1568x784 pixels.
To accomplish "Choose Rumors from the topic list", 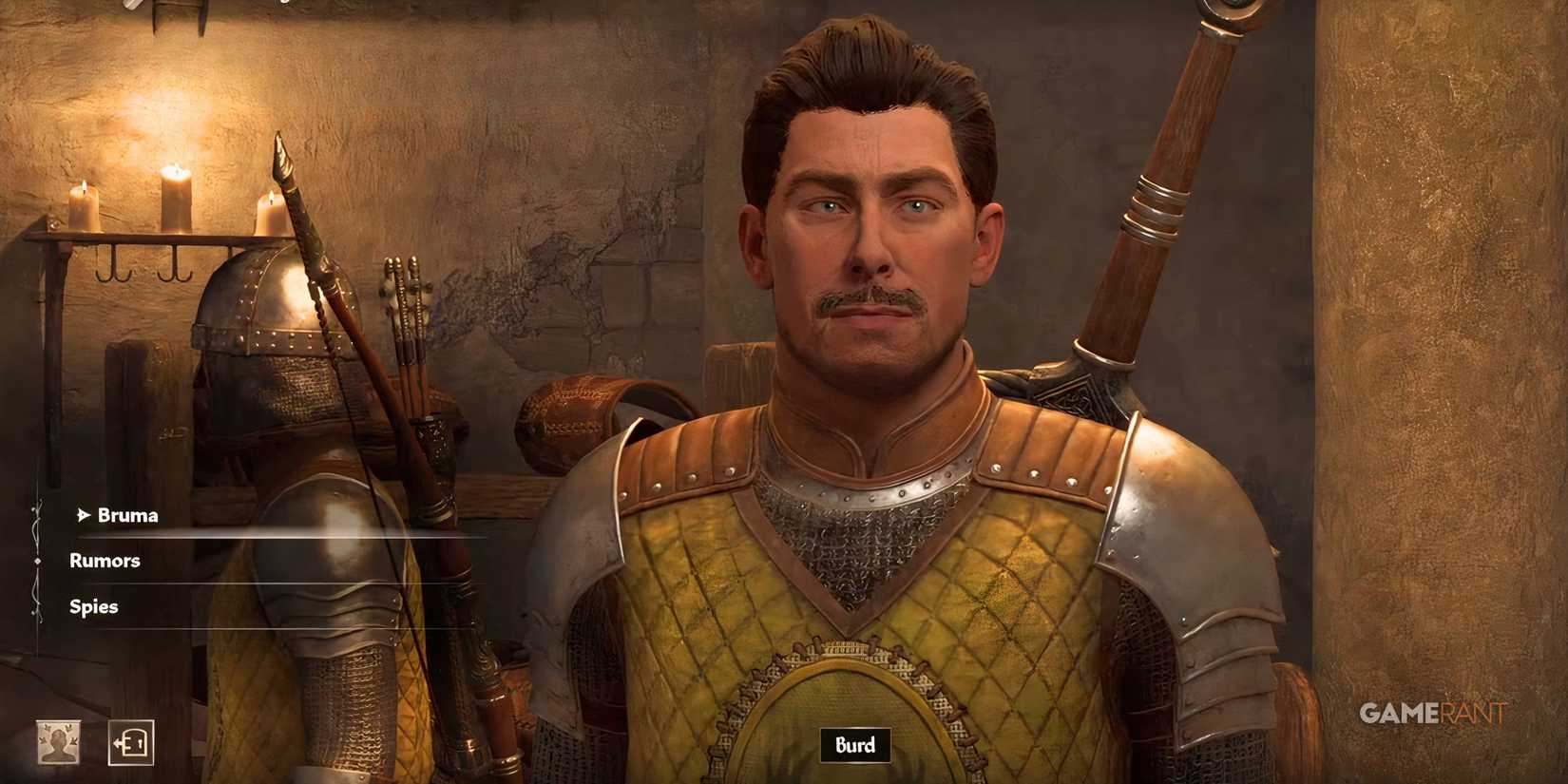I will (105, 561).
